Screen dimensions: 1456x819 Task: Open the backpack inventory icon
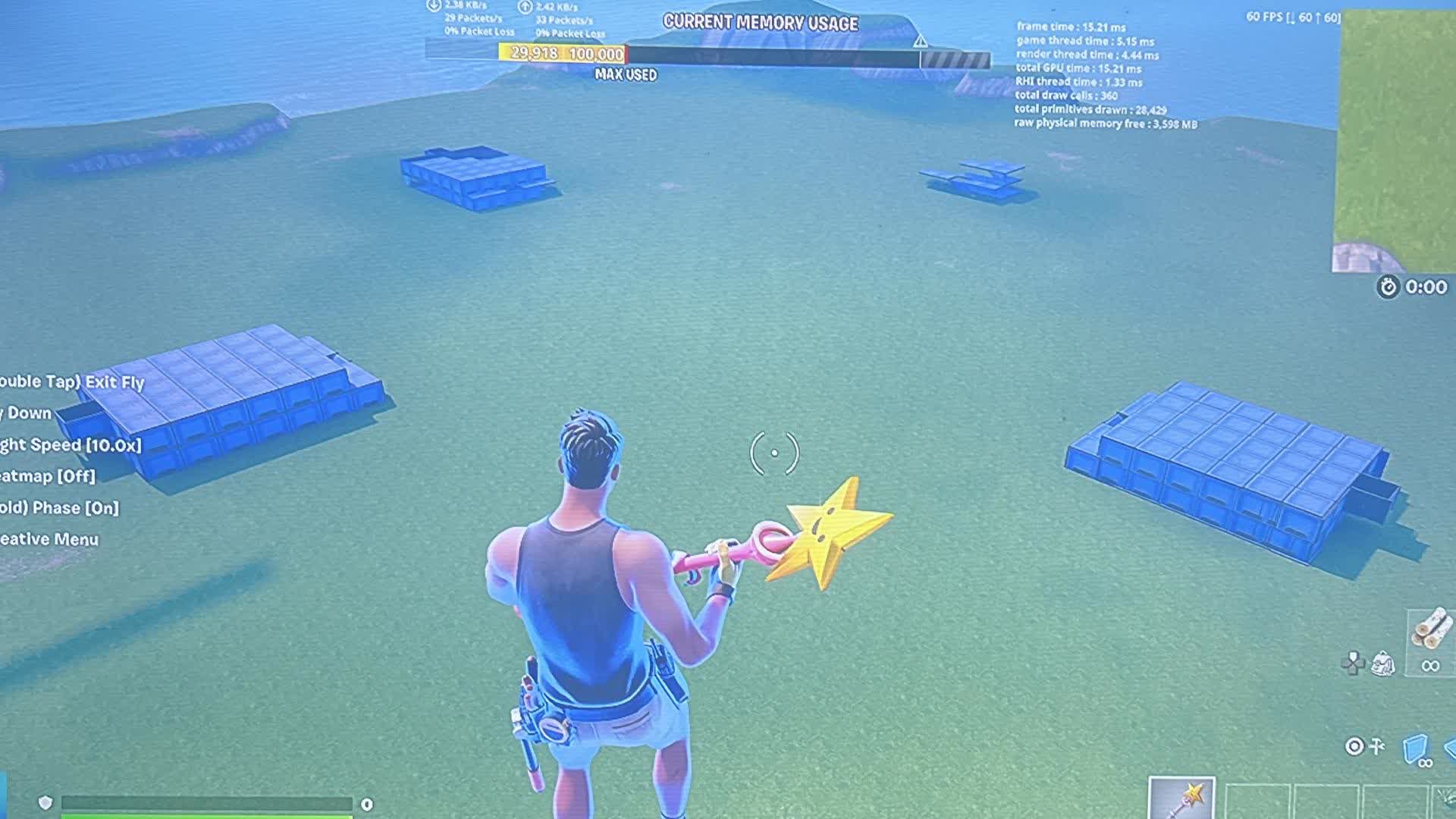[x=1383, y=662]
